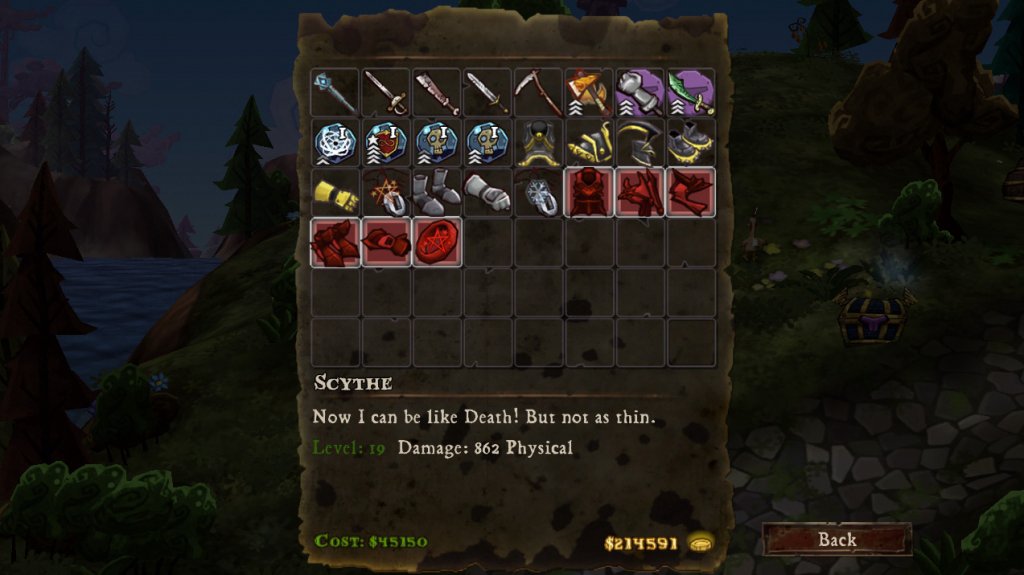Select the silver plate gauntlet
This screenshot has width=1024, height=575.
click(488, 193)
